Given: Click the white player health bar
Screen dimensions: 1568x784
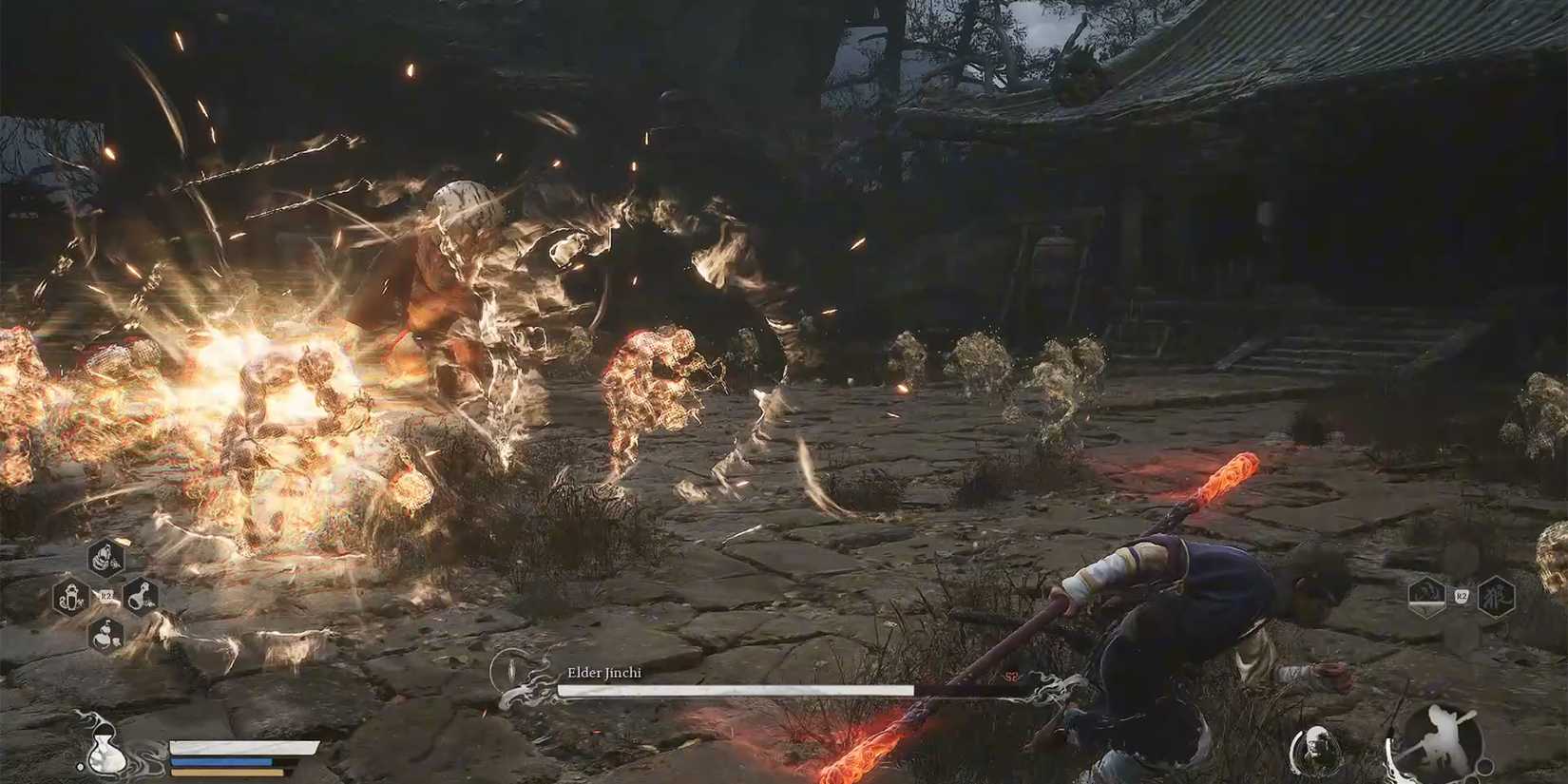Looking at the screenshot, I should click(x=242, y=747).
